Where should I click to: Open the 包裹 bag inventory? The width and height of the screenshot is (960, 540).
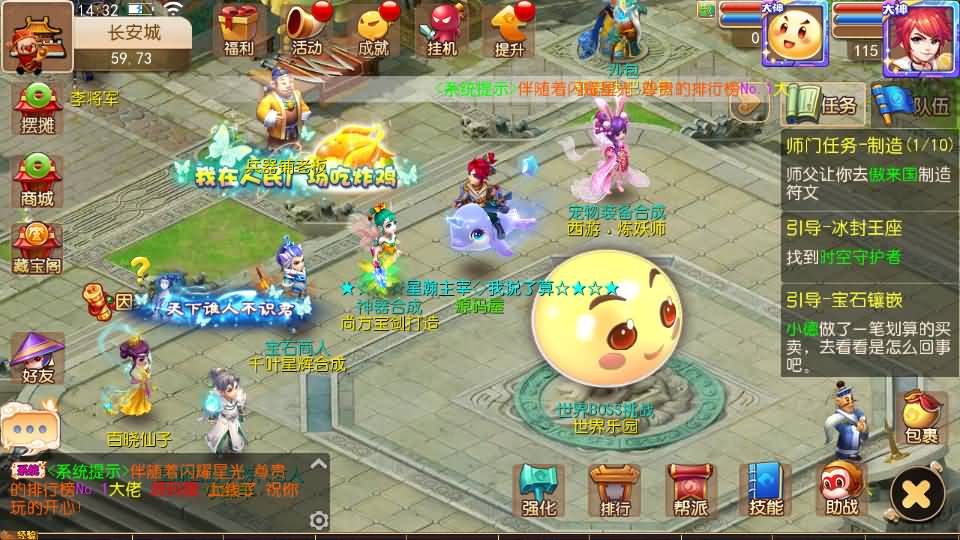pyautogui.click(x=921, y=418)
